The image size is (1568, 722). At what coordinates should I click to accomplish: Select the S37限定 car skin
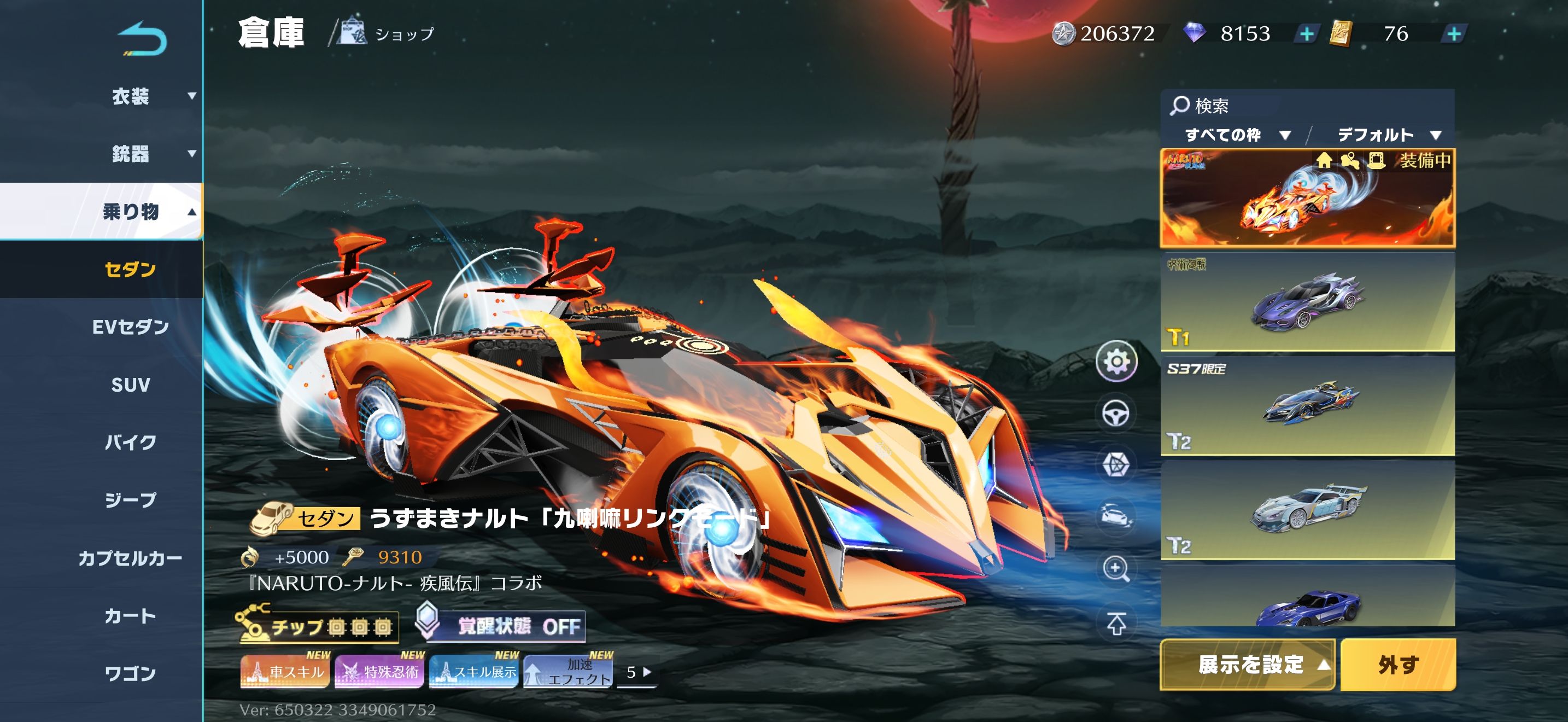pos(1307,406)
